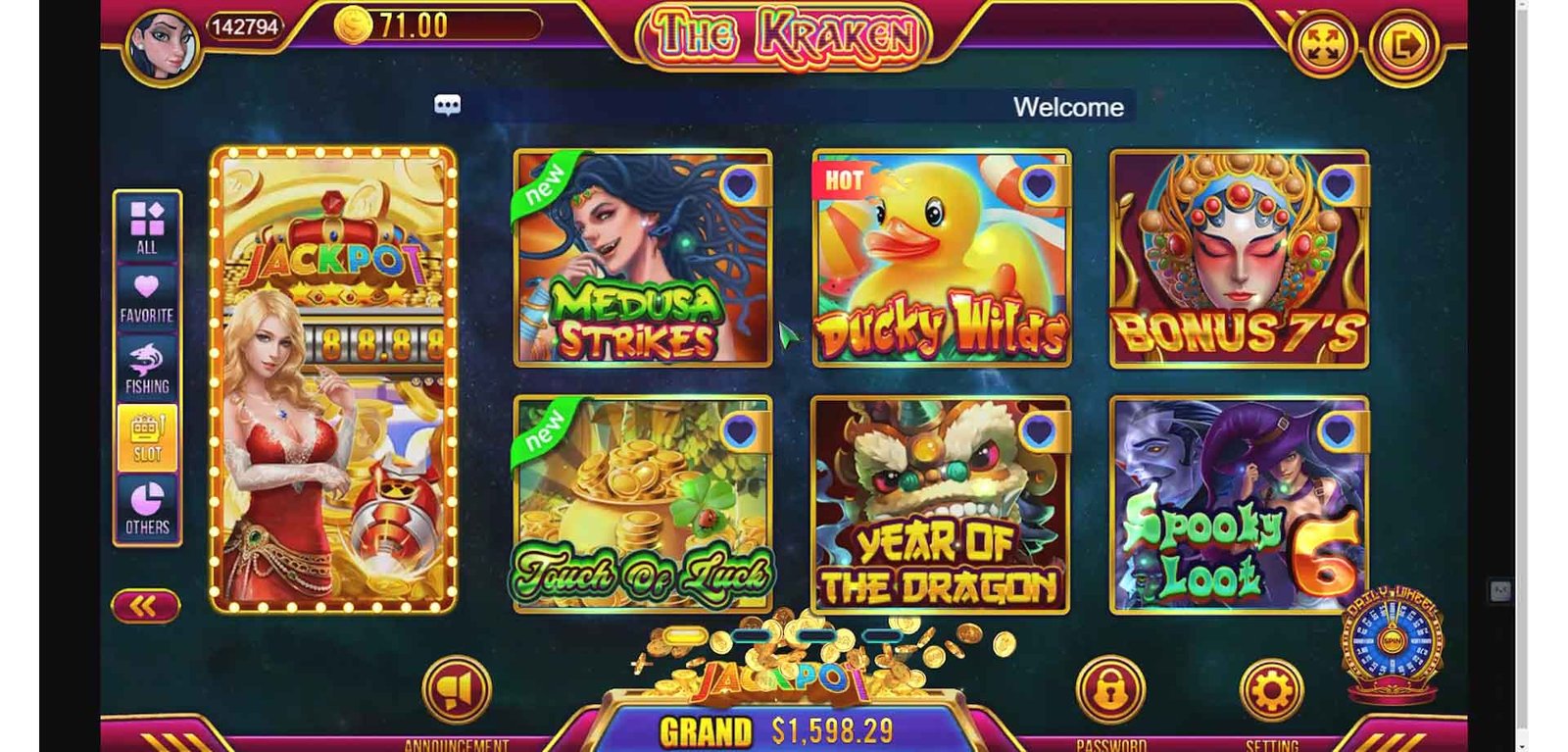Image resolution: width=1568 pixels, height=752 pixels.
Task: Favorite Medusa Strikes with its heart icon
Action: point(740,183)
